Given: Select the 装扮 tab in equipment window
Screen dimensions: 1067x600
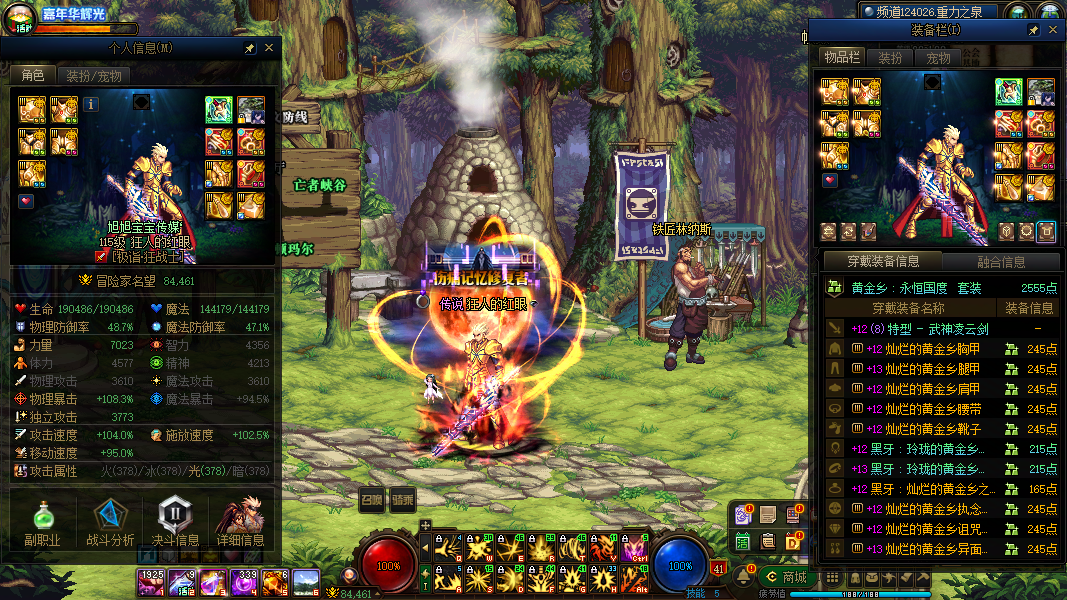Looking at the screenshot, I should tap(890, 58).
